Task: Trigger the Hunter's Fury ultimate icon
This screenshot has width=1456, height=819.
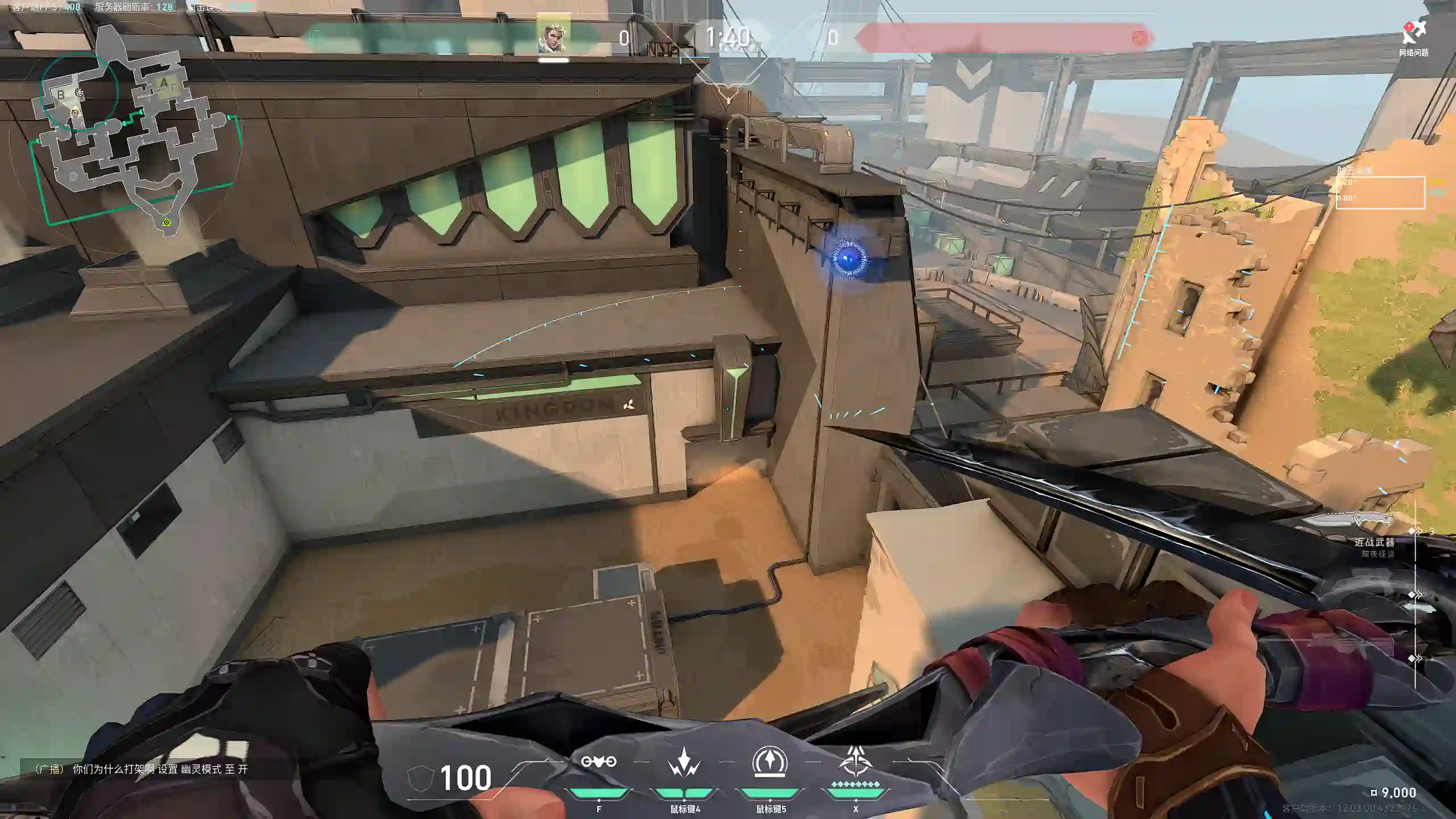Action: click(x=855, y=761)
